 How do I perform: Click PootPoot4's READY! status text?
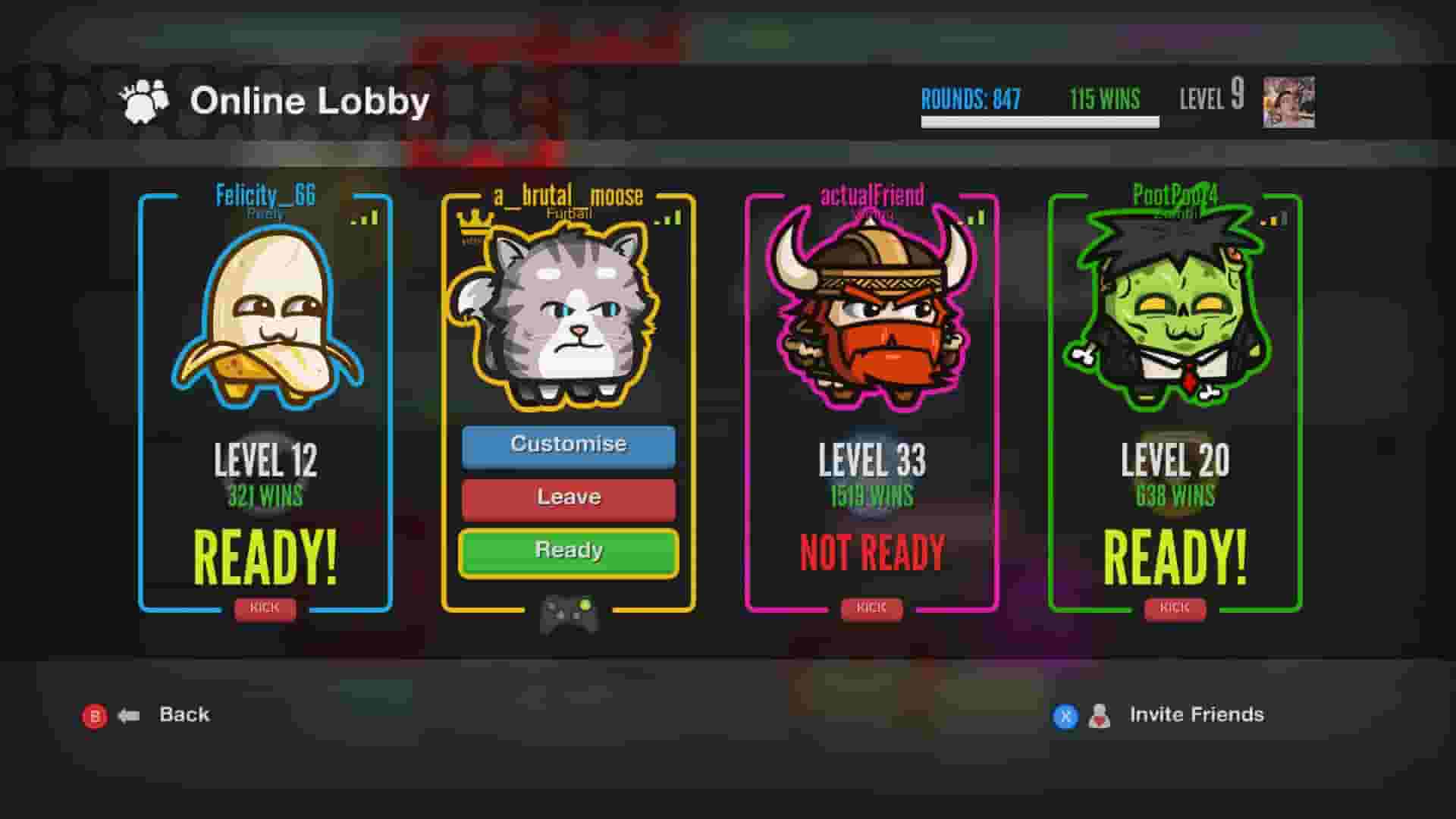pos(1174,555)
